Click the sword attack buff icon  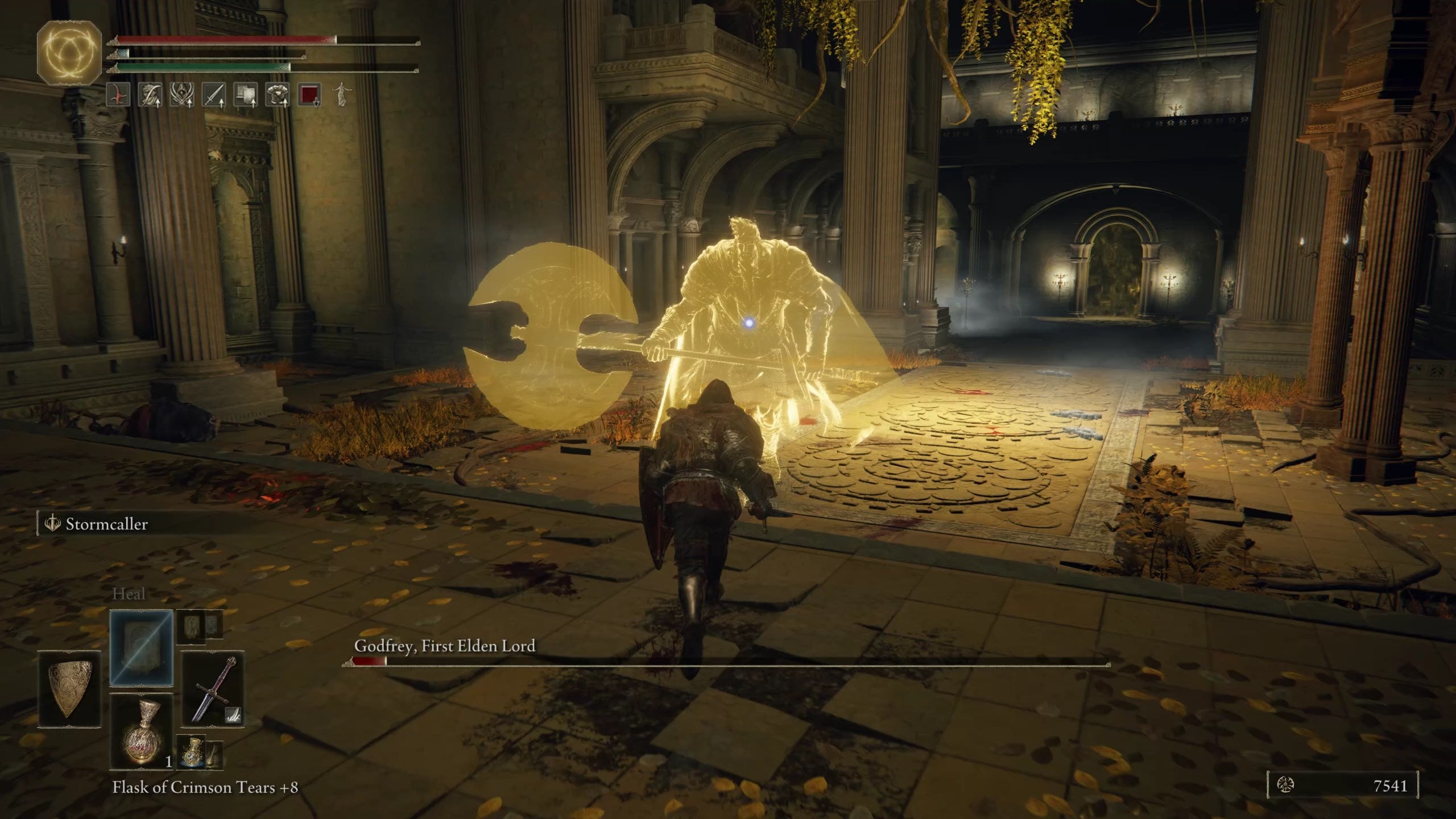click(214, 94)
